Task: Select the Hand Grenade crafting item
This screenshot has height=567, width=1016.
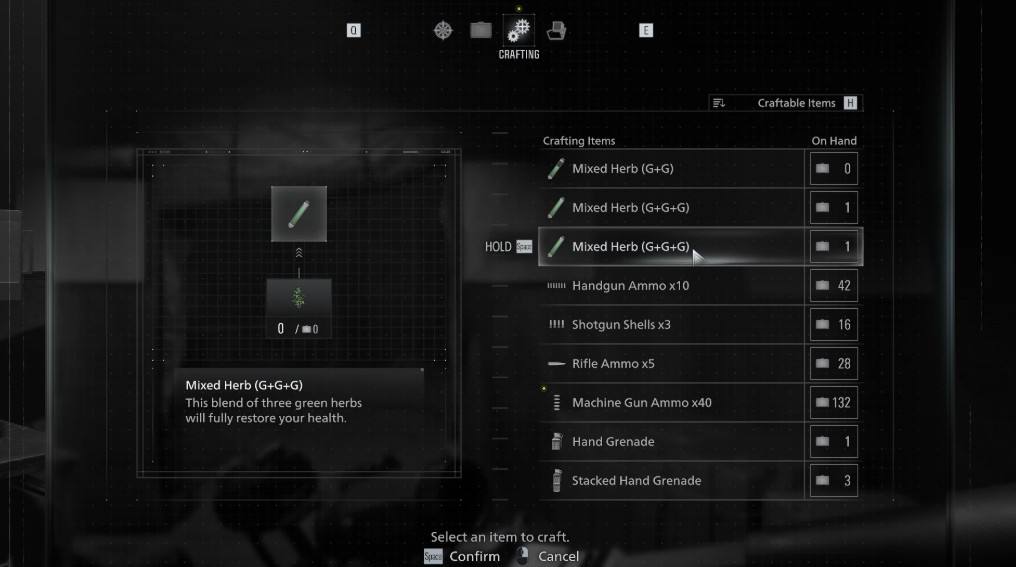Action: pyautogui.click(x=672, y=442)
